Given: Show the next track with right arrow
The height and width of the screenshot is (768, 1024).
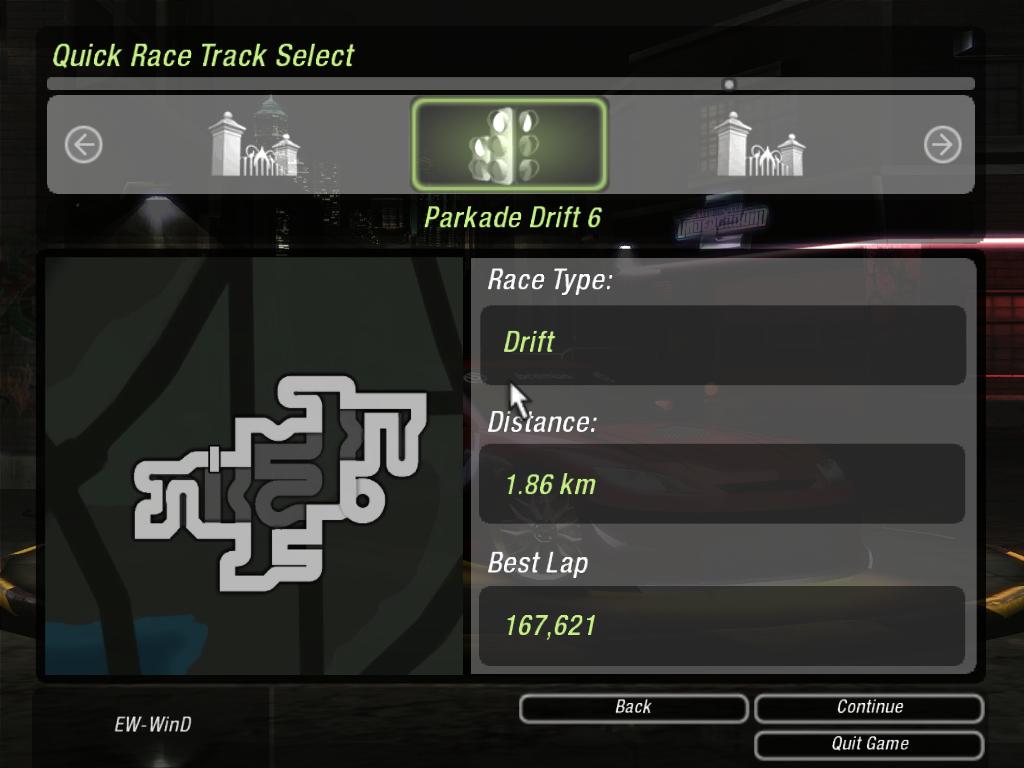Looking at the screenshot, I should (x=942, y=145).
